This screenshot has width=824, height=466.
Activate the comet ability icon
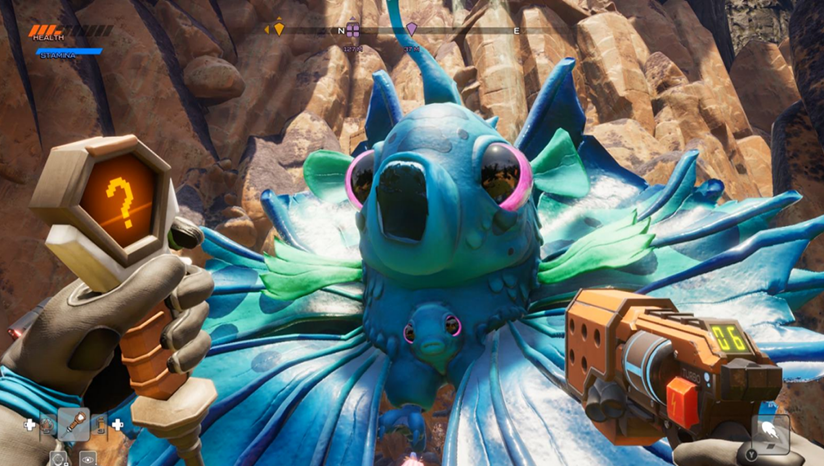point(770,433)
